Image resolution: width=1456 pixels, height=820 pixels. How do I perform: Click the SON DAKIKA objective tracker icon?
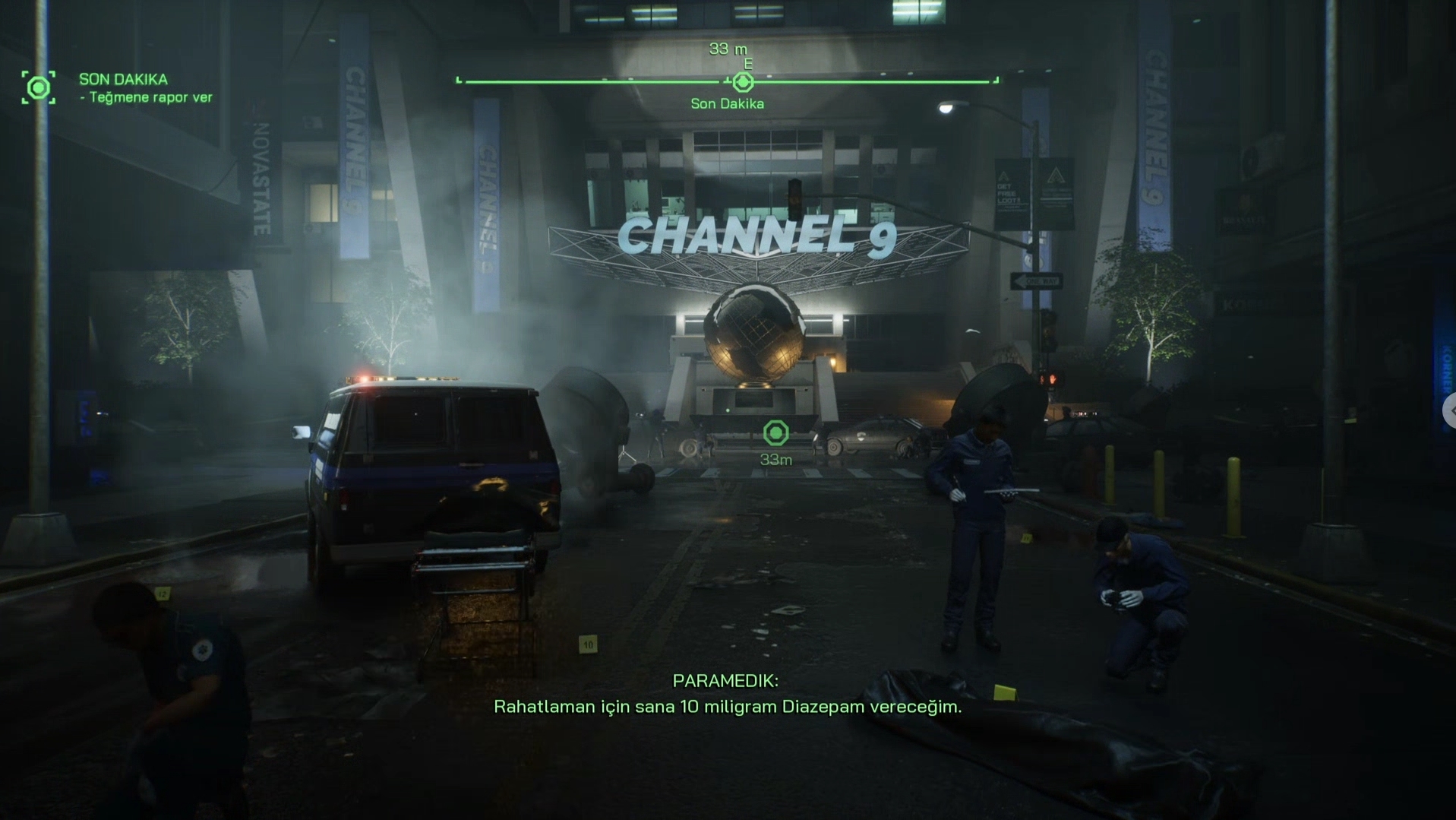click(x=38, y=88)
